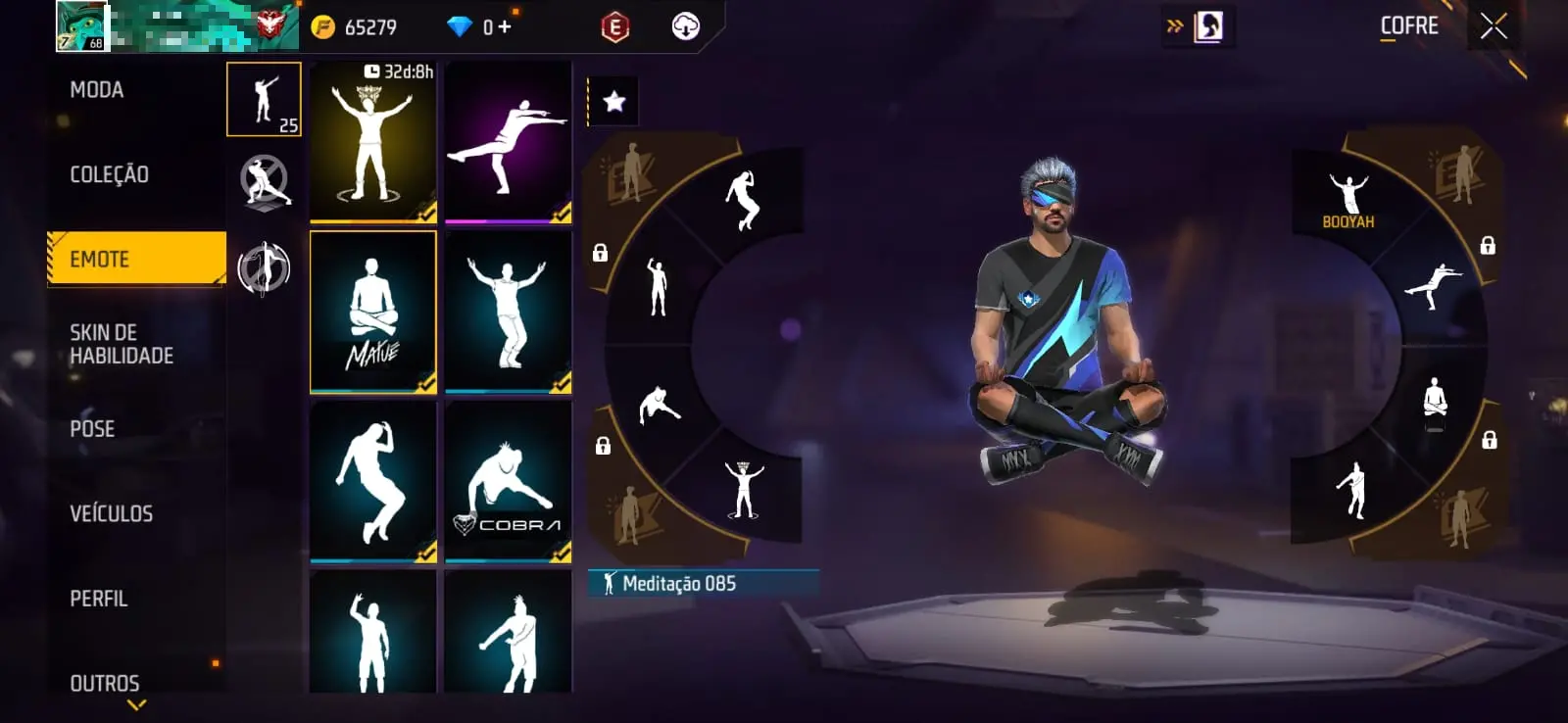
Task: Switch to the COLEÇÃO tab
Action: click(x=108, y=174)
